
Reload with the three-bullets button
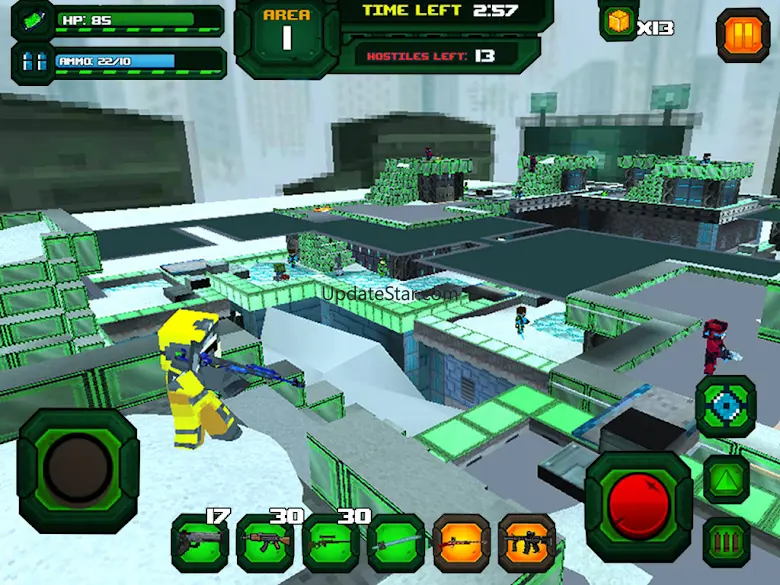726,543
